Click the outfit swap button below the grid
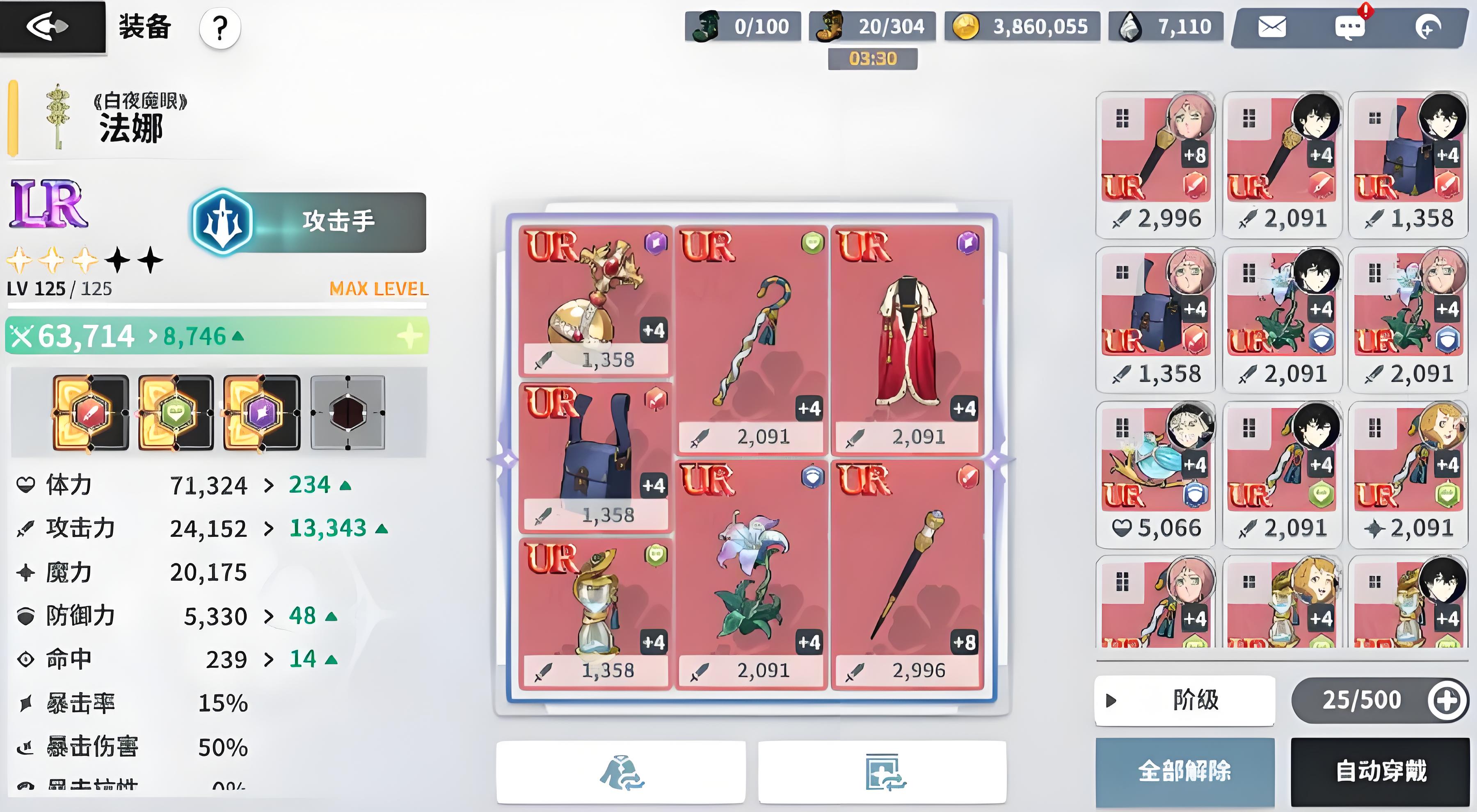The width and height of the screenshot is (1477, 812). [x=621, y=771]
